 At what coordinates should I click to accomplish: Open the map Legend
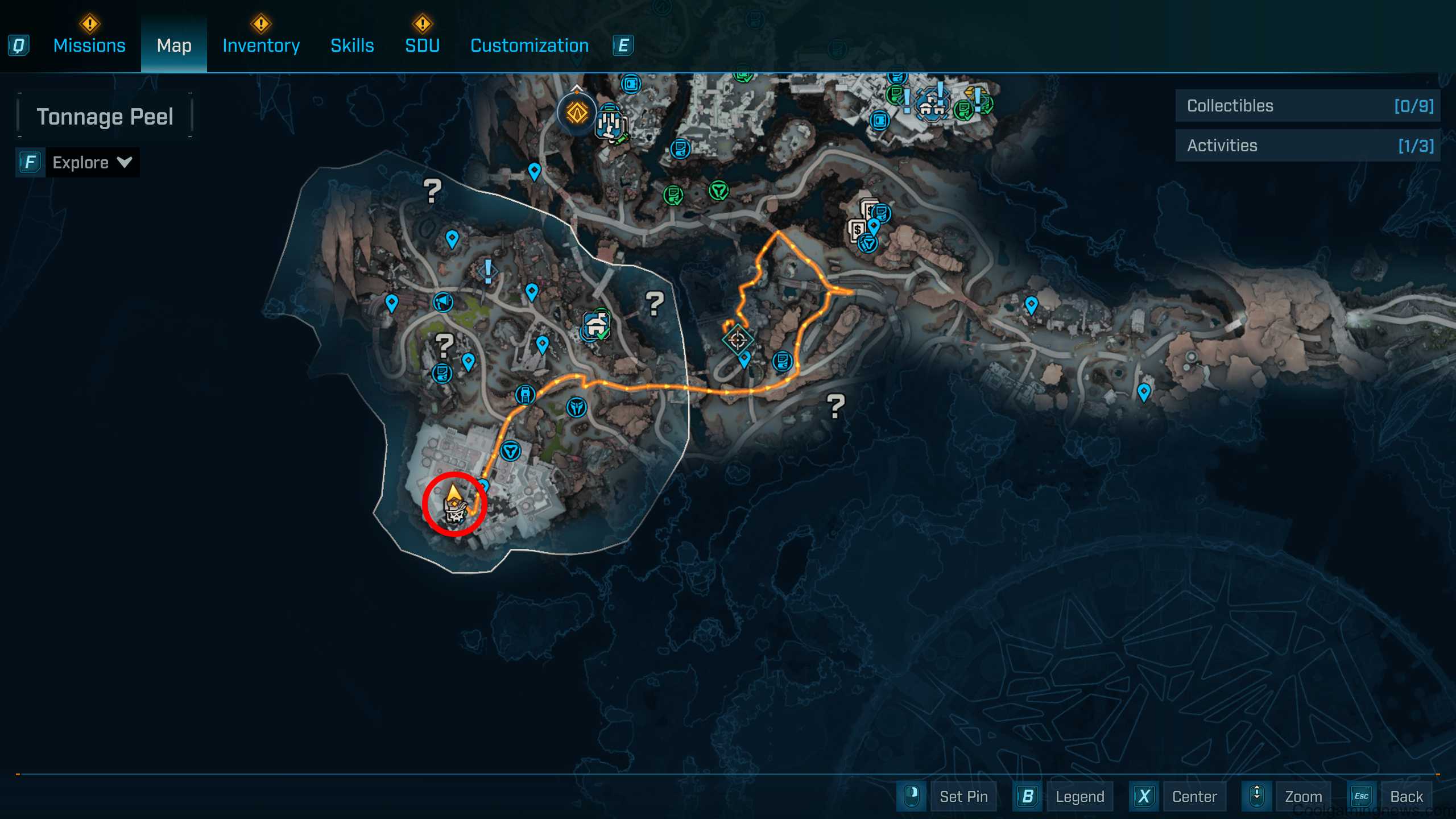1079,796
